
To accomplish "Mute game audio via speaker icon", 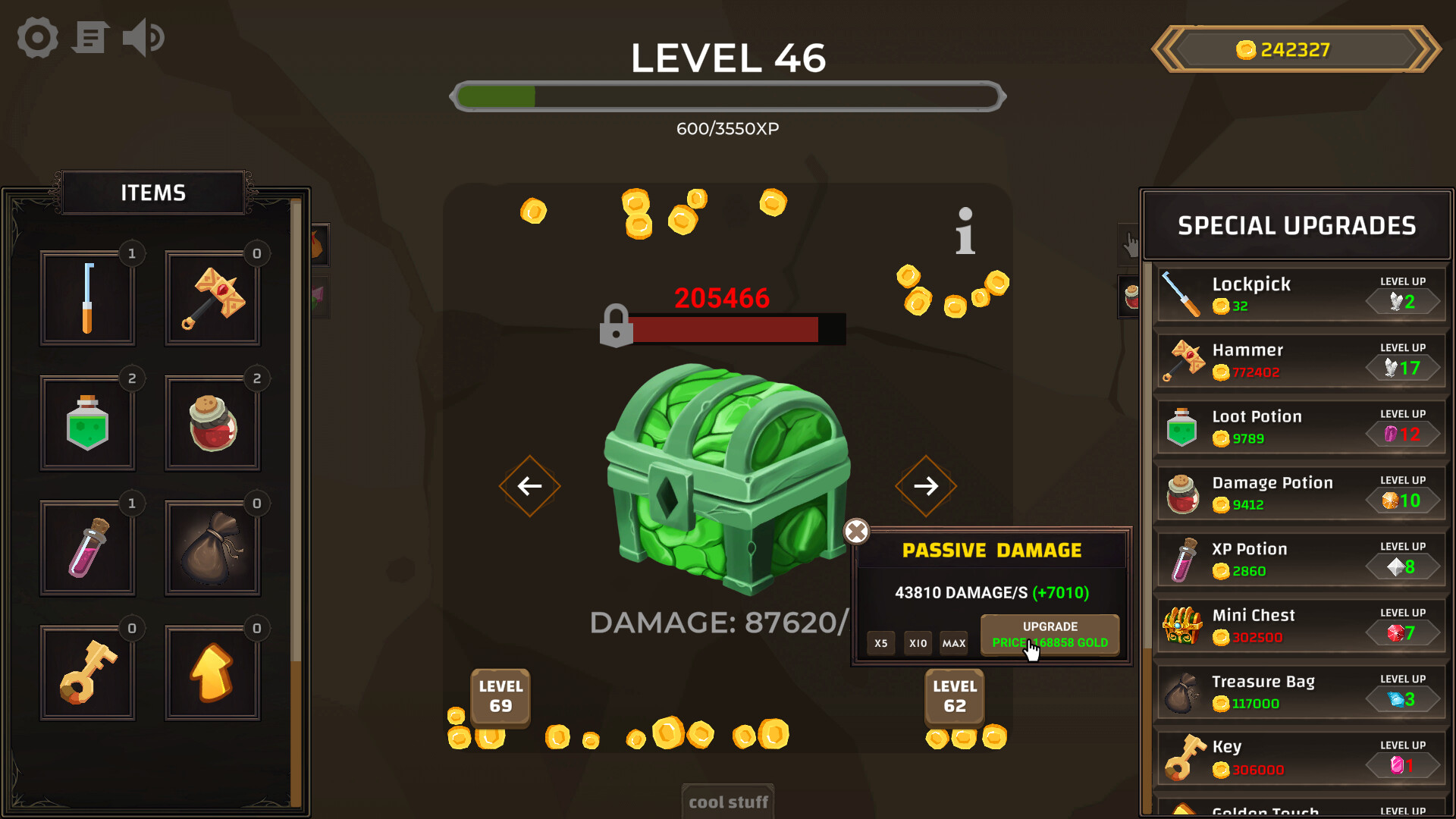I will tap(143, 37).
